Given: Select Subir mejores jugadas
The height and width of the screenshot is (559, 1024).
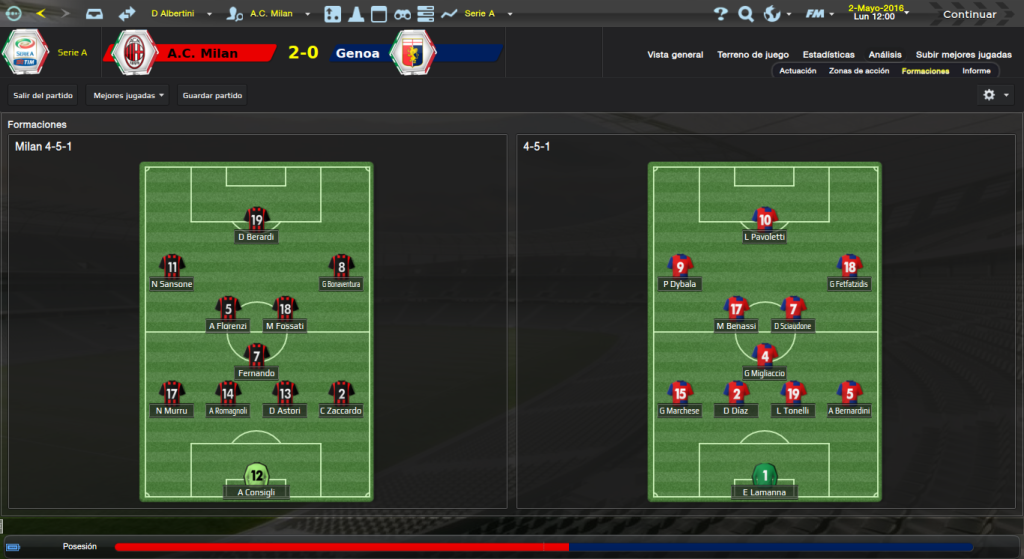Looking at the screenshot, I should pos(963,55).
